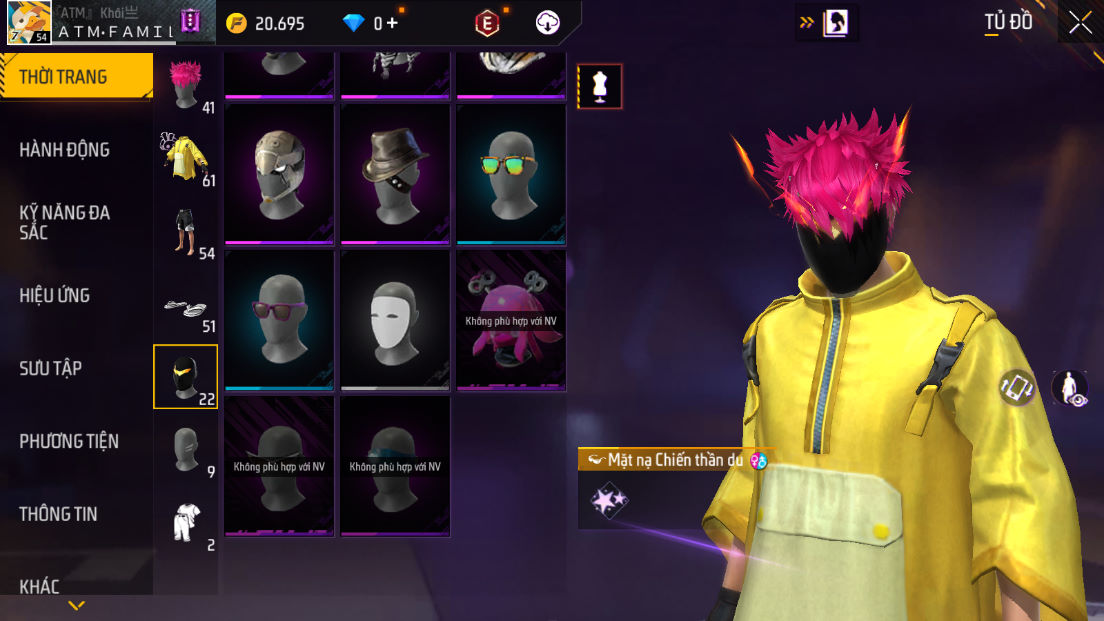The image size is (1104, 621).
Task: Close the Tủ Đồ wardrobe screen
Action: 1080,22
